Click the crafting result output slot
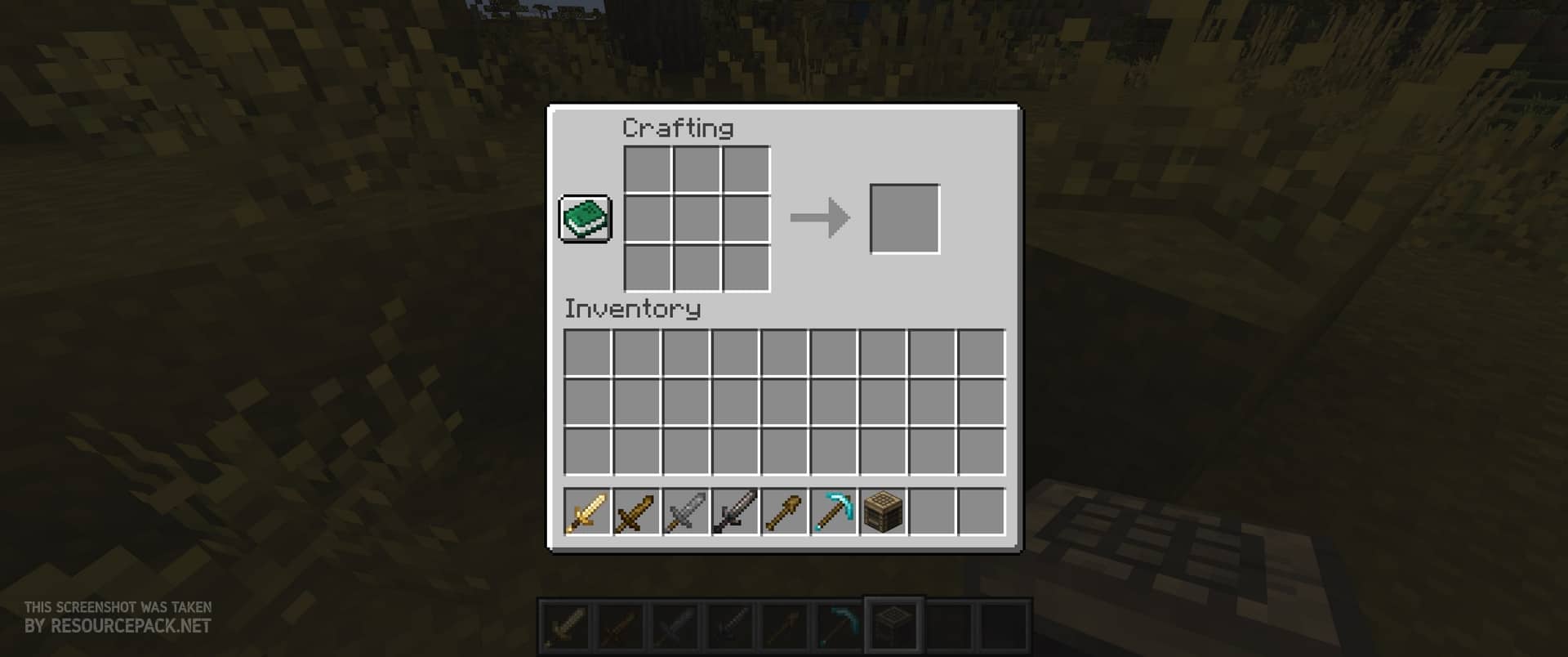The image size is (1568, 657). (x=905, y=219)
